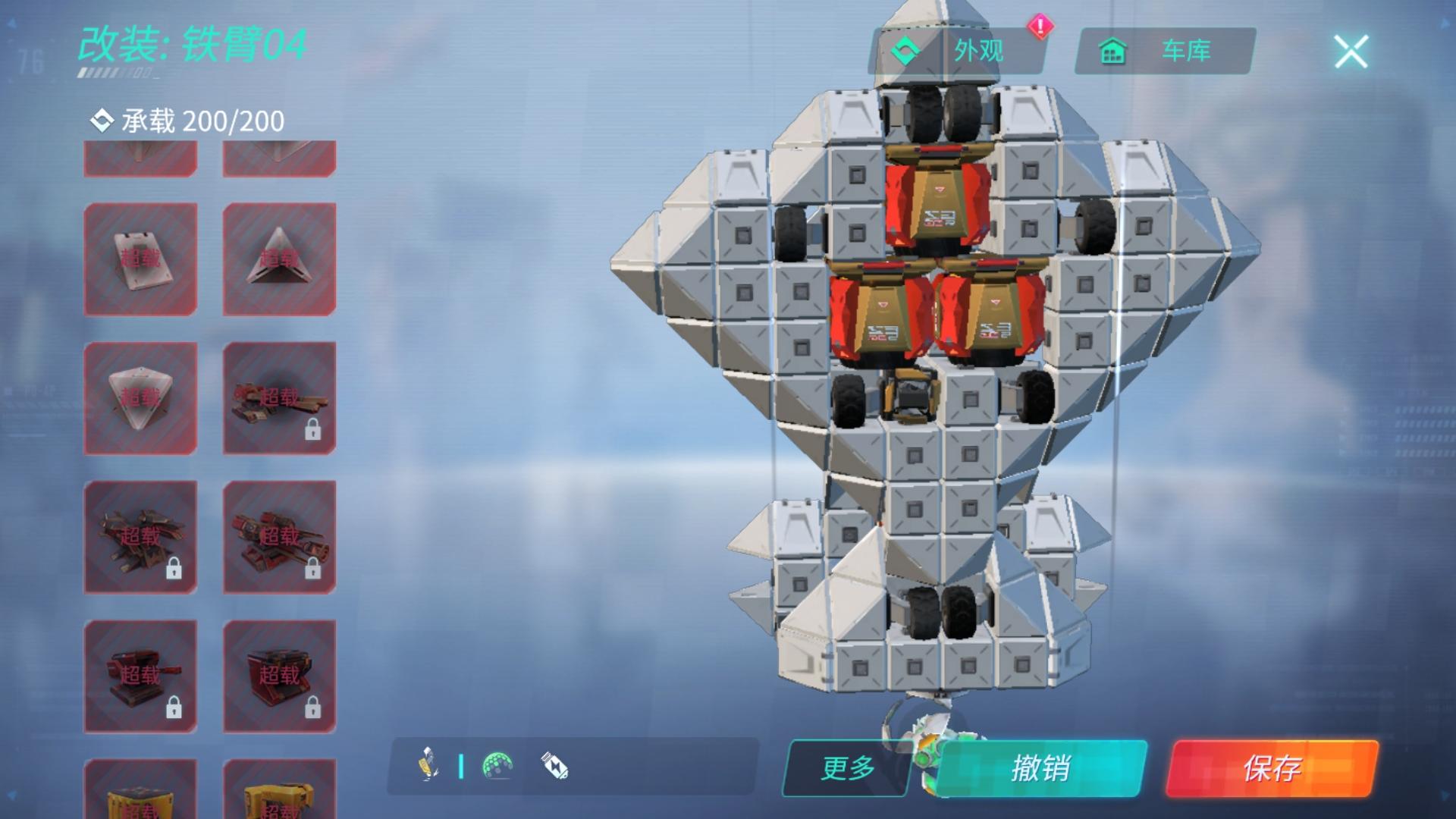The height and width of the screenshot is (819, 1456).
Task: Select the locked red multi-barrel gun part
Action: point(279,537)
